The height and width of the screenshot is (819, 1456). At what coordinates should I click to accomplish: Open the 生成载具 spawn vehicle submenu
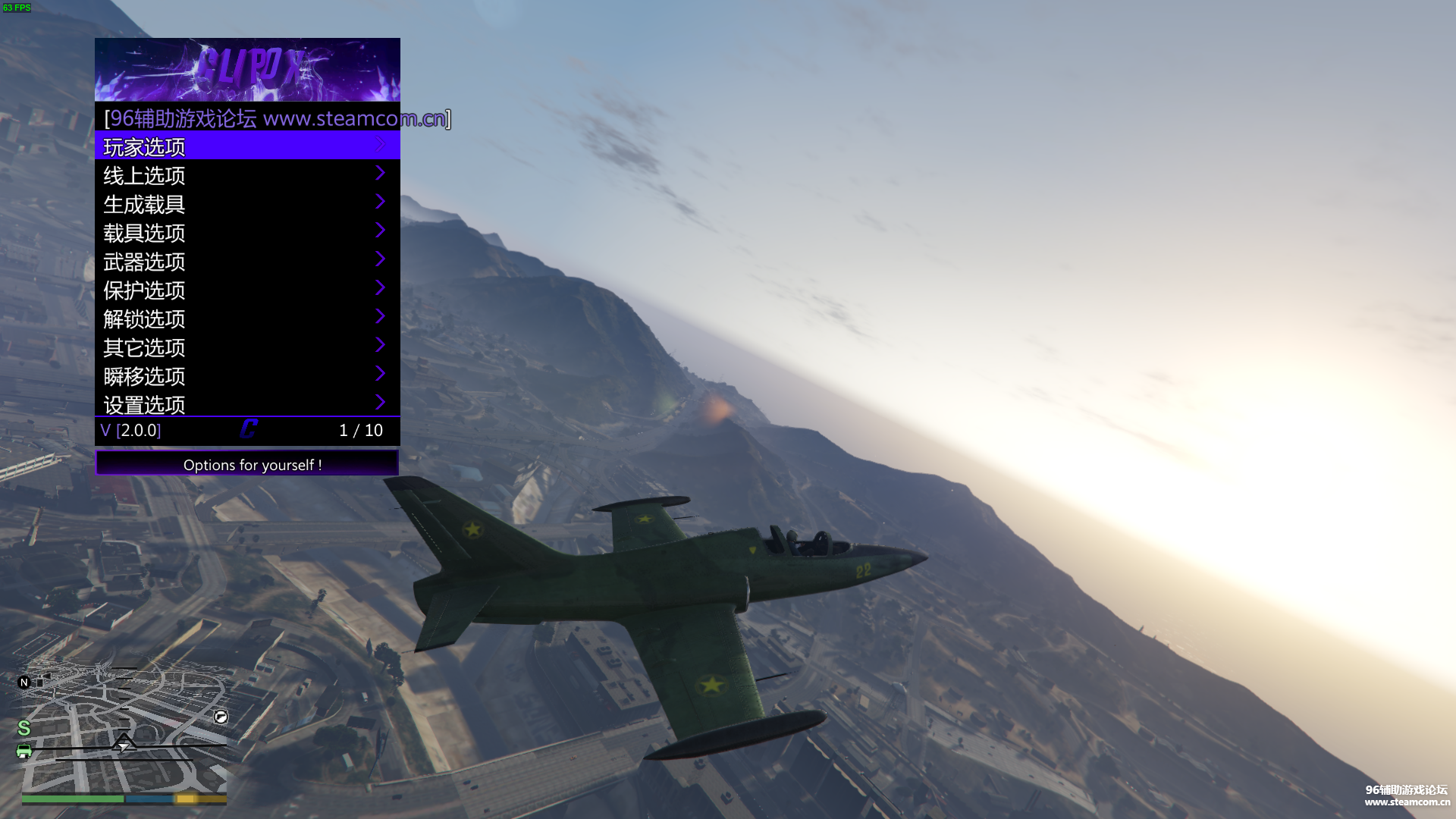click(247, 204)
